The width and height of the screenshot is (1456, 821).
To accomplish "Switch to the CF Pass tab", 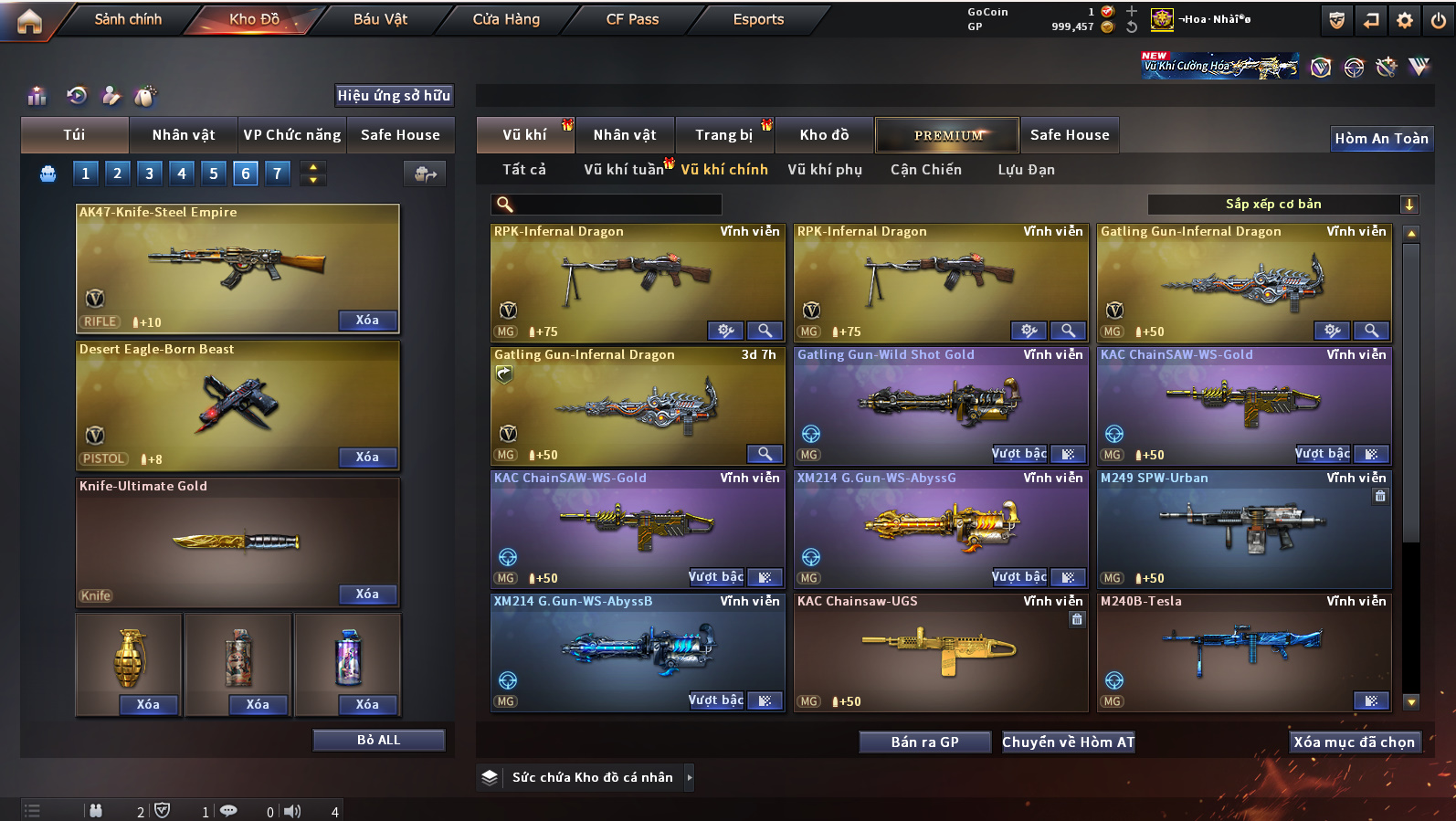I will click(x=632, y=19).
